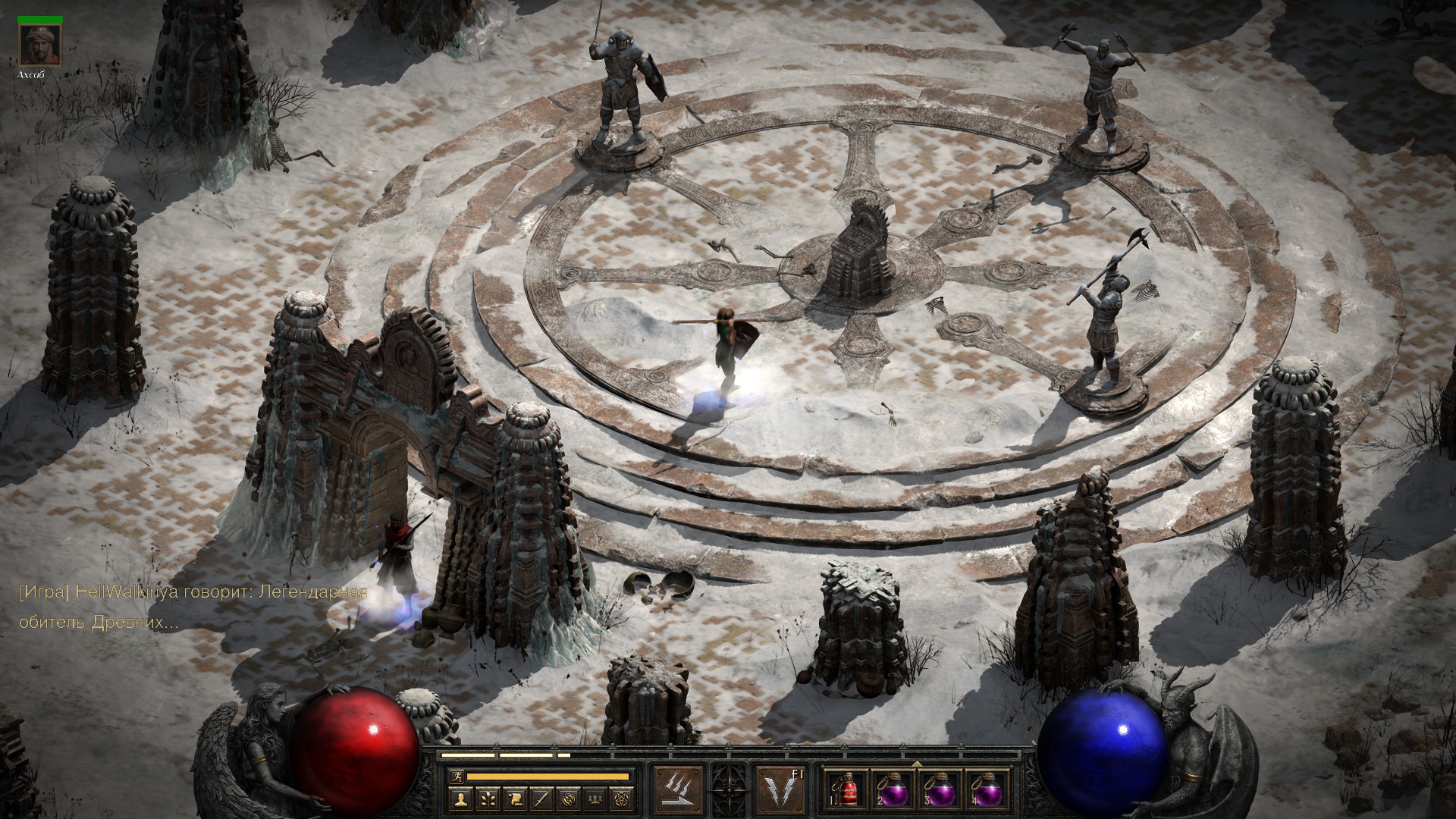The width and height of the screenshot is (1456, 819).
Task: Open the game menu pentagram button
Action: 622,798
